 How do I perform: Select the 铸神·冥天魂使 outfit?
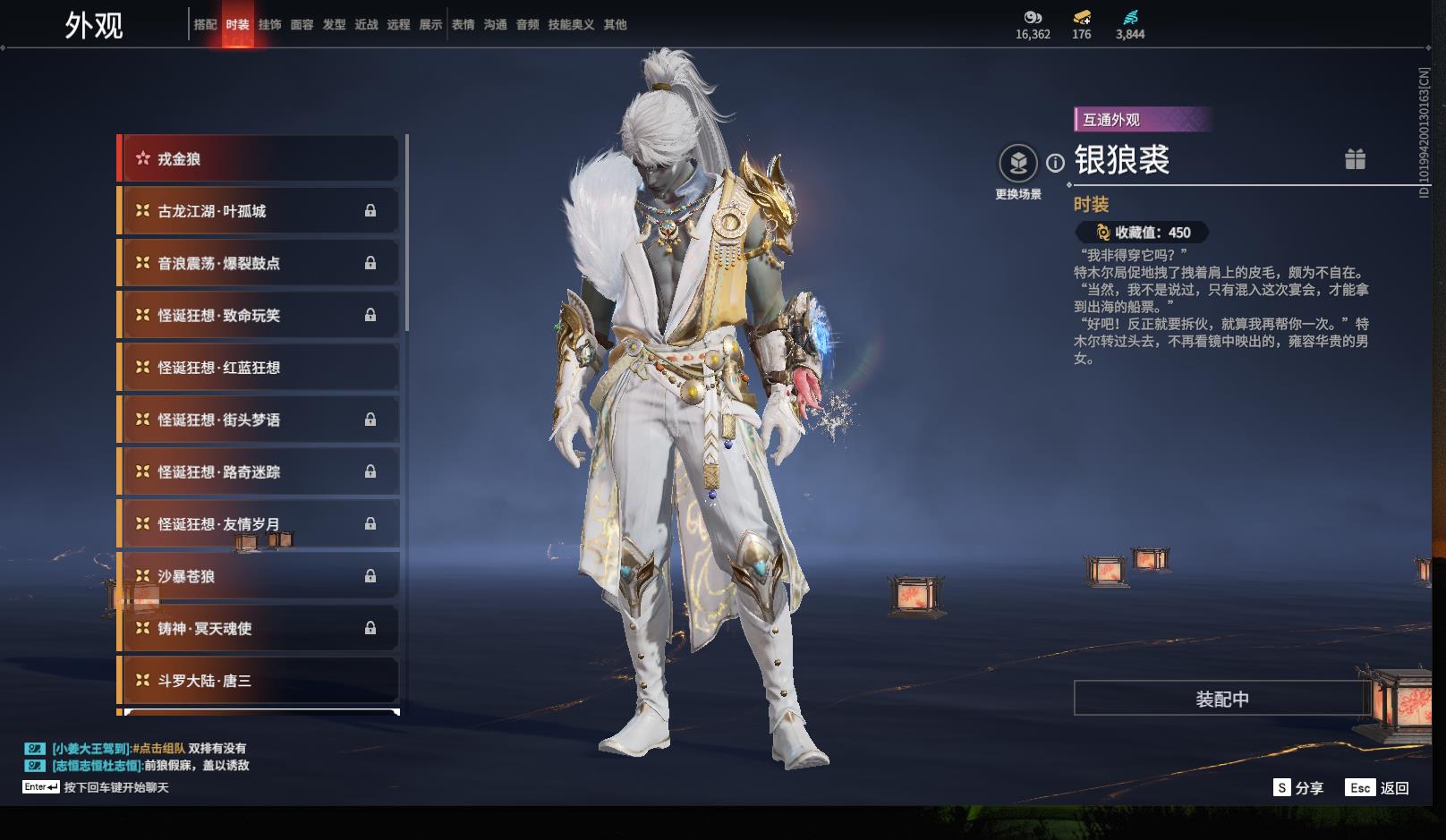click(x=259, y=628)
